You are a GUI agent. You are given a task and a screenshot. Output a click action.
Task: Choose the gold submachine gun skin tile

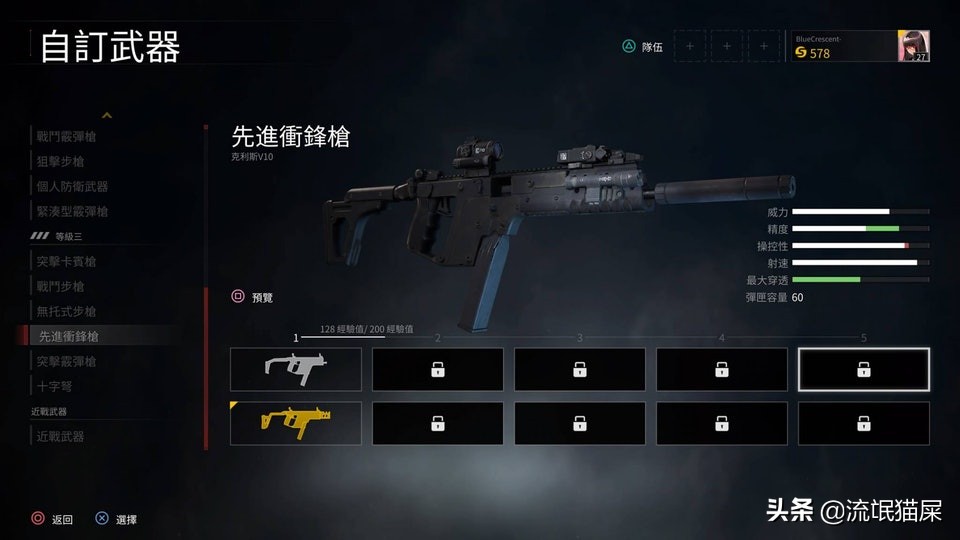point(296,423)
